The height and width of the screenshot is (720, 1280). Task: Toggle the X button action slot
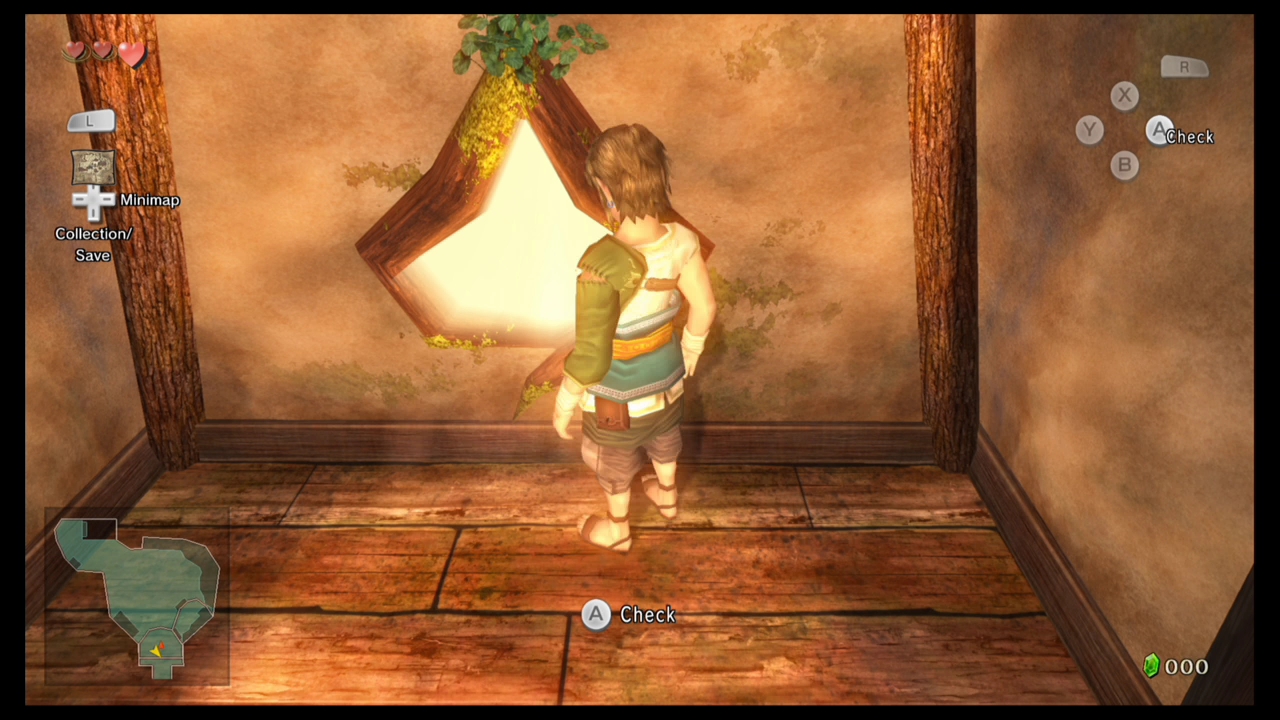1124,95
